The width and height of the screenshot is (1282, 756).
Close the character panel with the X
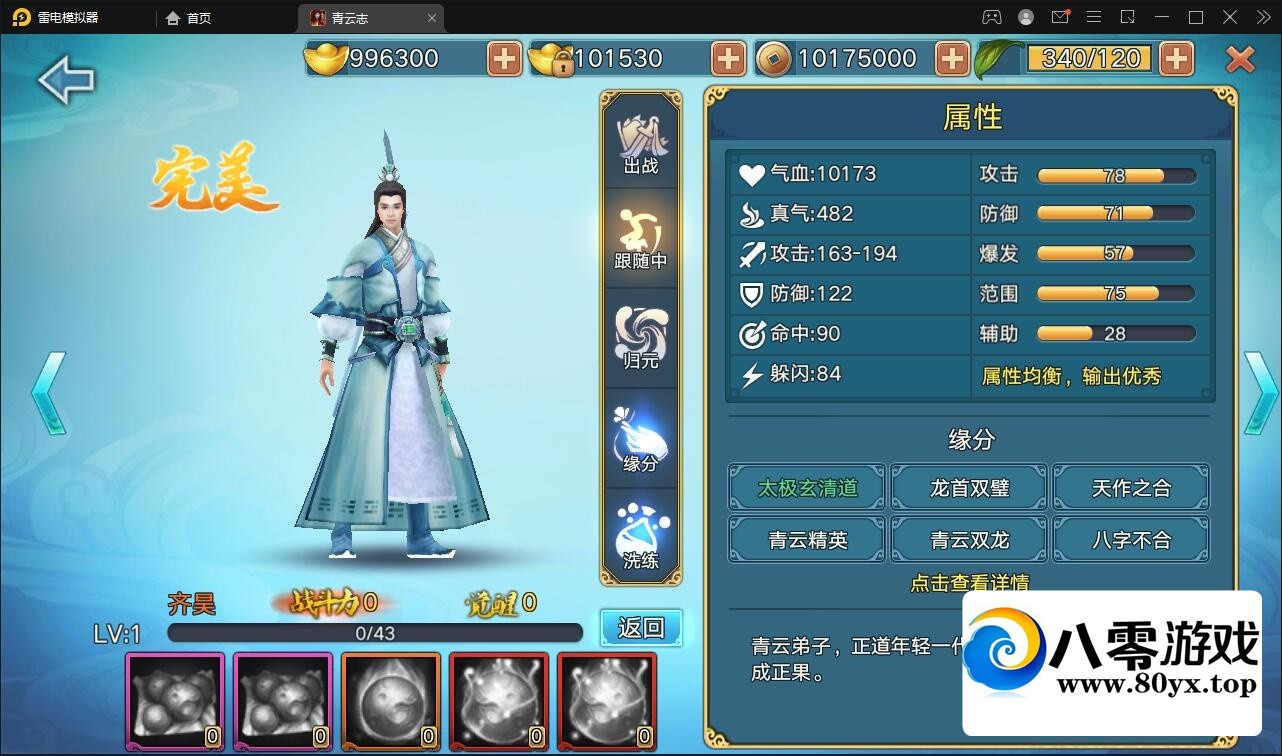[x=1240, y=60]
